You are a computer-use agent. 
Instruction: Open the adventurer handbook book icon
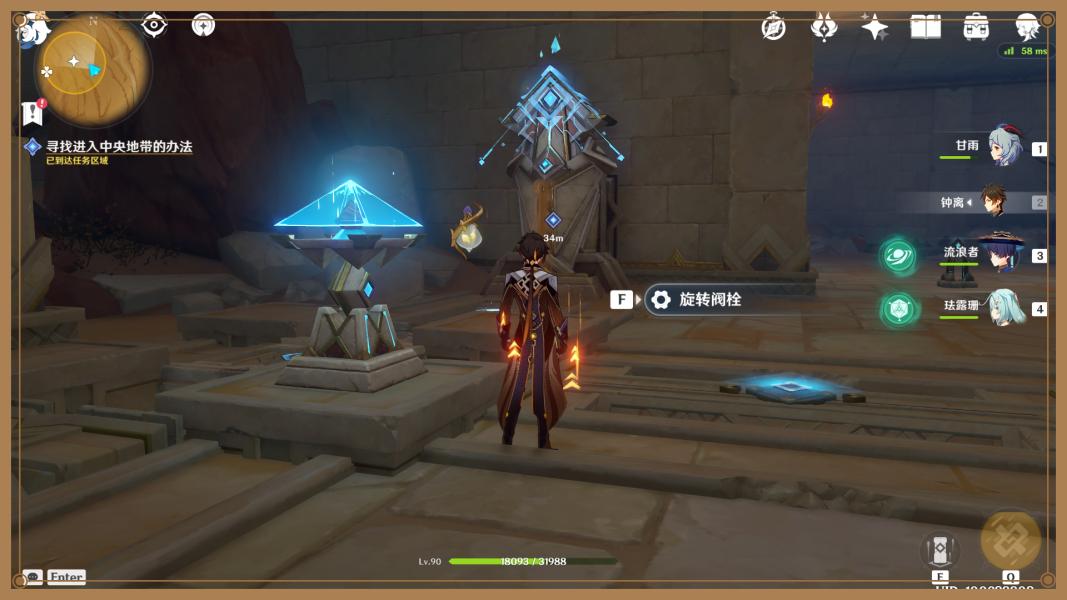(925, 27)
